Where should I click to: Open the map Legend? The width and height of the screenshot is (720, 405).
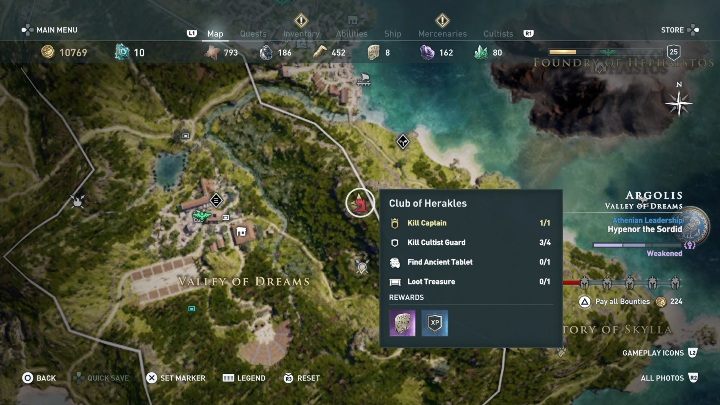(x=244, y=378)
